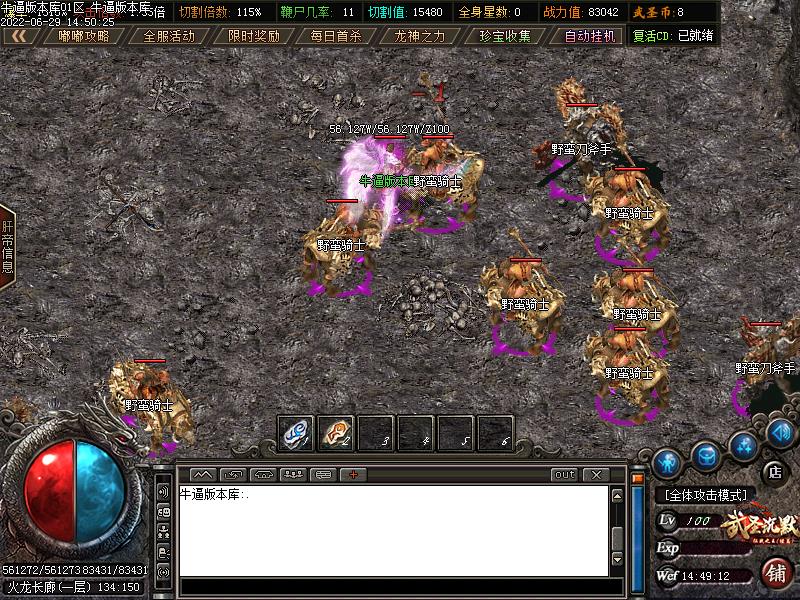Open the 全服活动 events menu
The width and height of the screenshot is (800, 600).
(x=168, y=36)
